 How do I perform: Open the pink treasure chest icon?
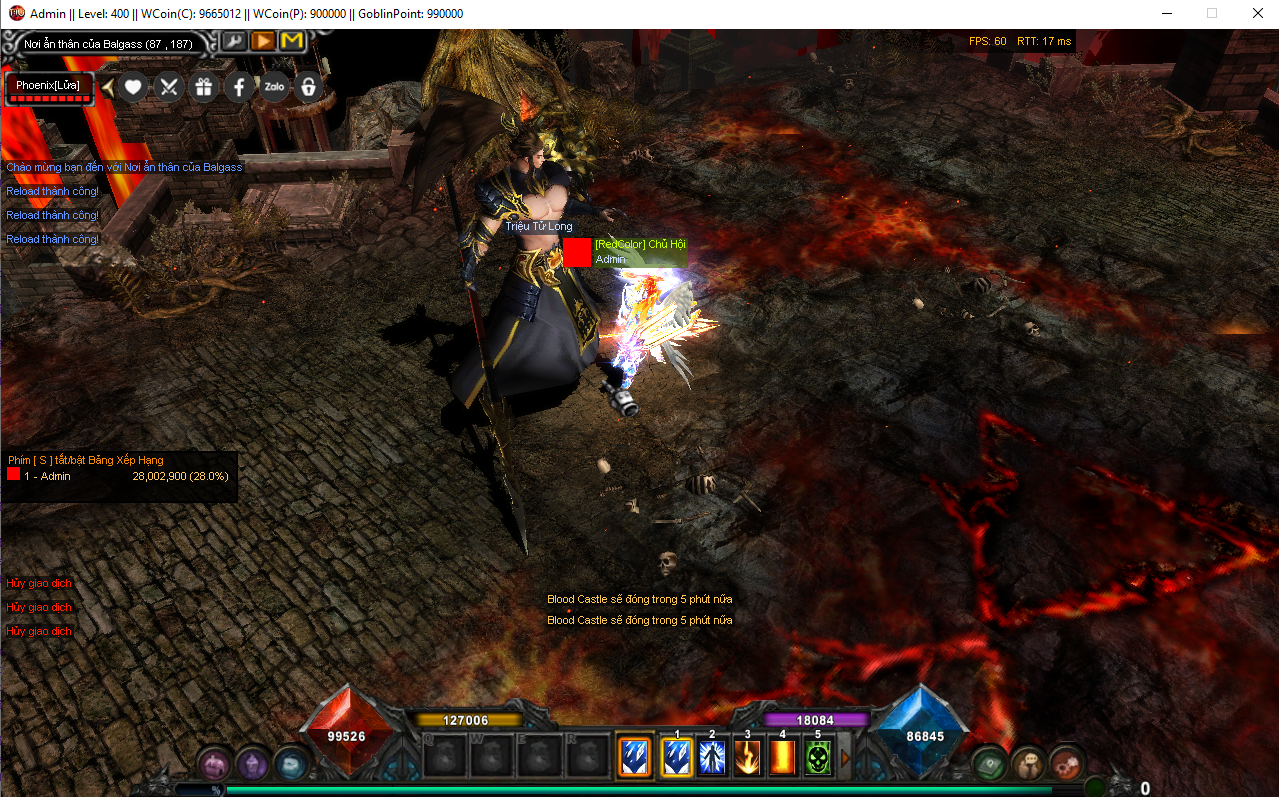pos(212,764)
